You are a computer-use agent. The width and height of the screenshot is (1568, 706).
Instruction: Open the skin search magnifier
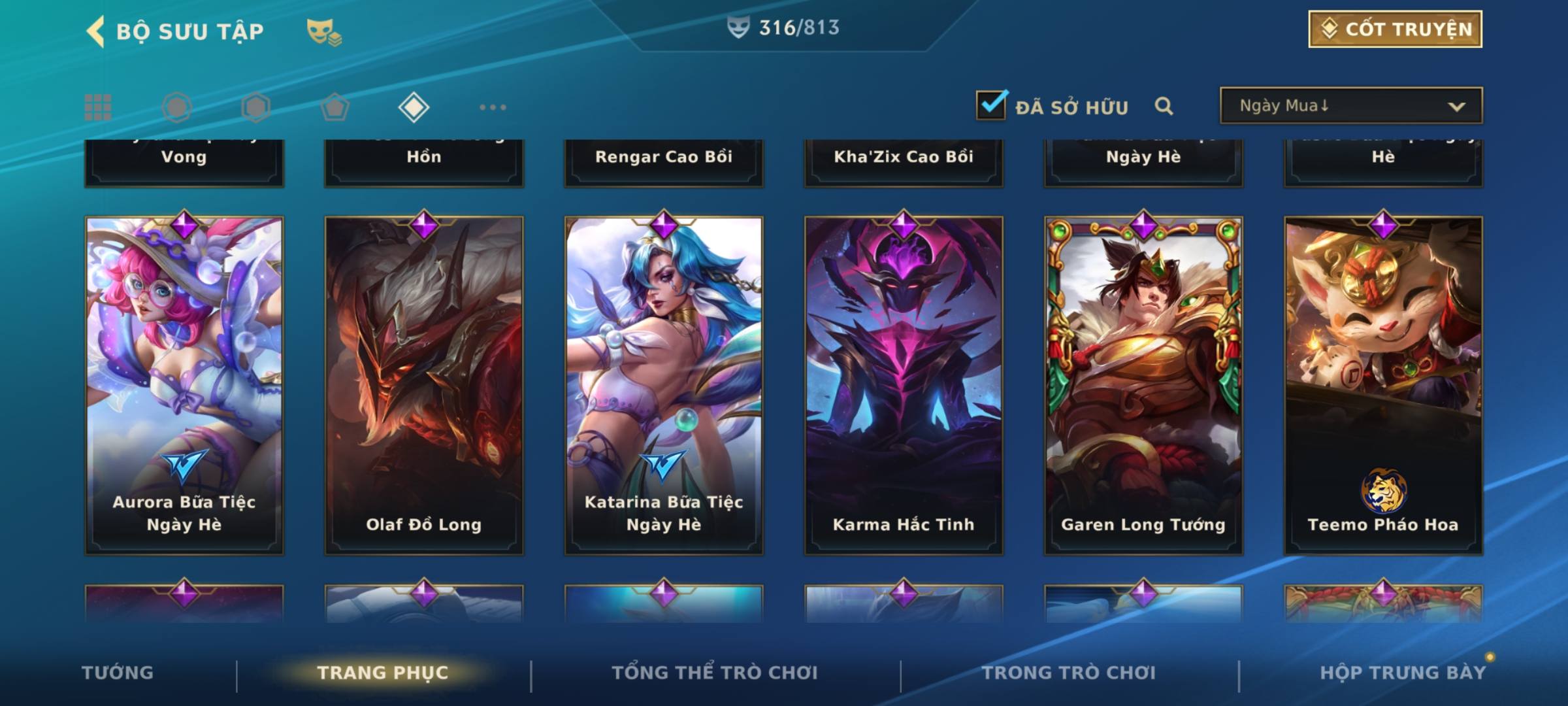coord(1164,106)
